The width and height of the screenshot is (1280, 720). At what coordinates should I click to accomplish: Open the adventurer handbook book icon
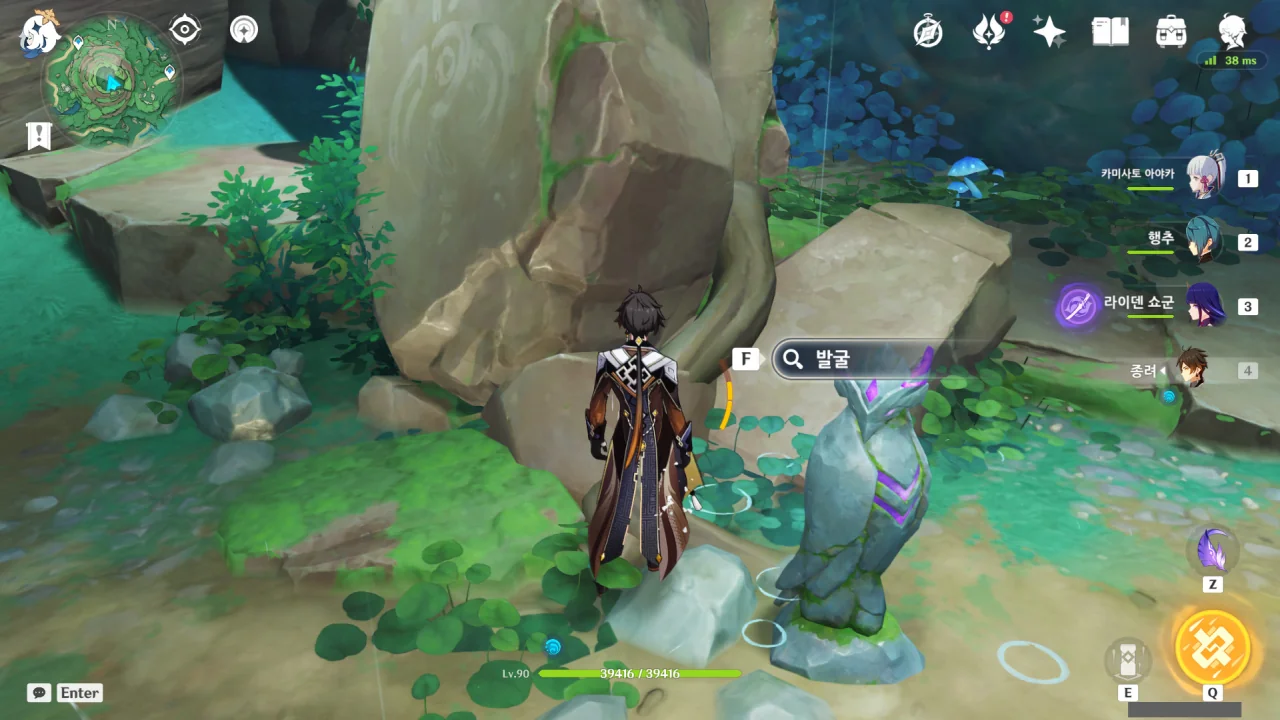1110,32
